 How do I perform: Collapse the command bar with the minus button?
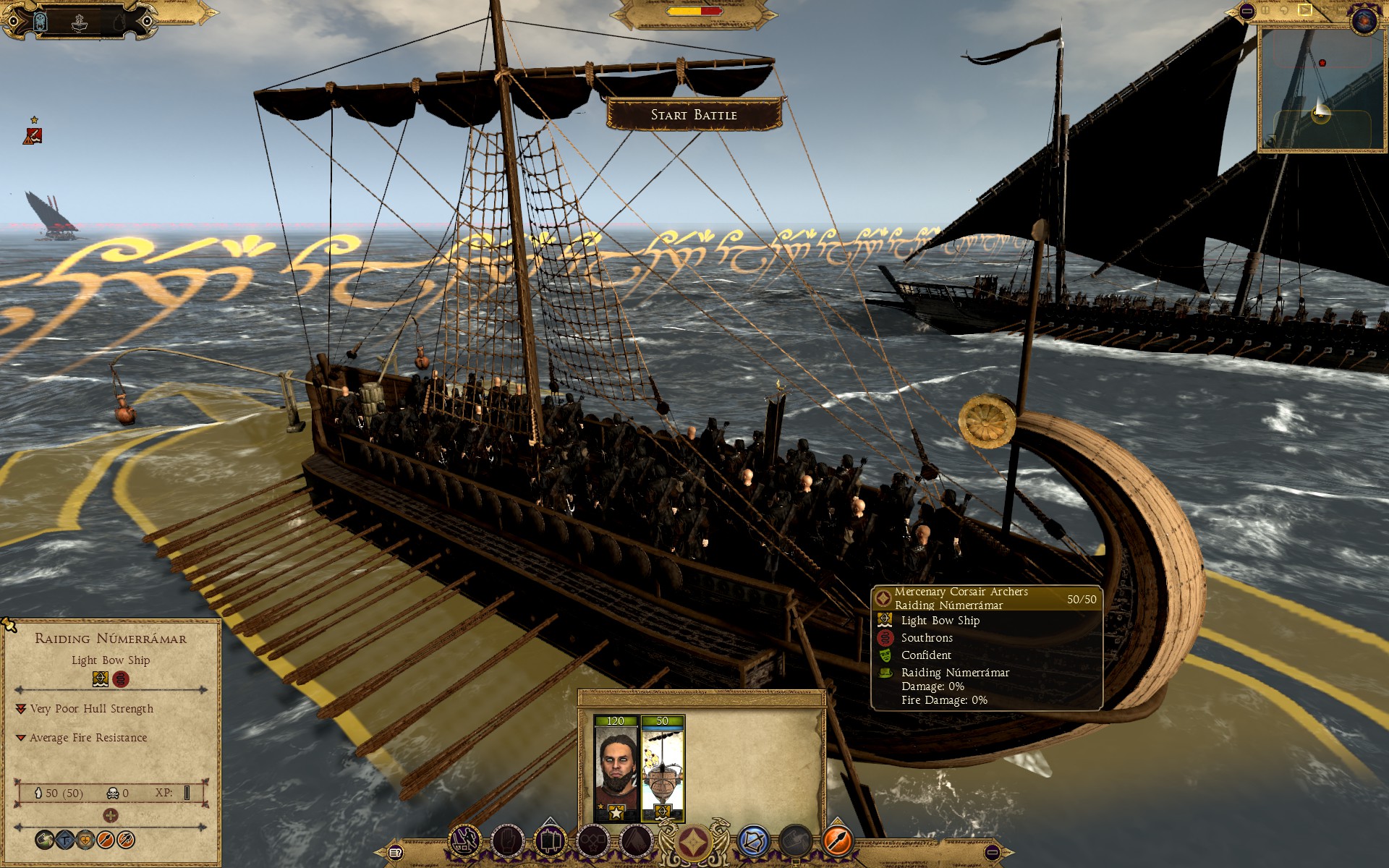993,853
